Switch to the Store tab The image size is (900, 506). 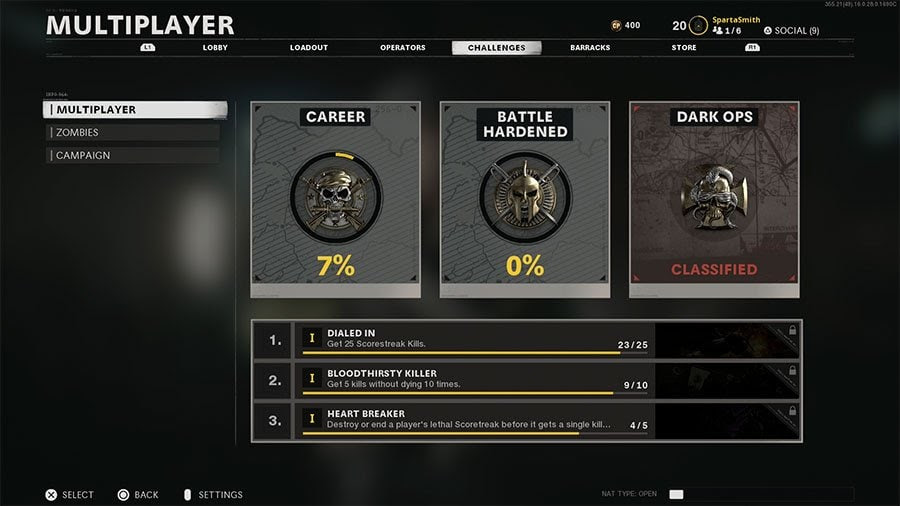click(684, 47)
